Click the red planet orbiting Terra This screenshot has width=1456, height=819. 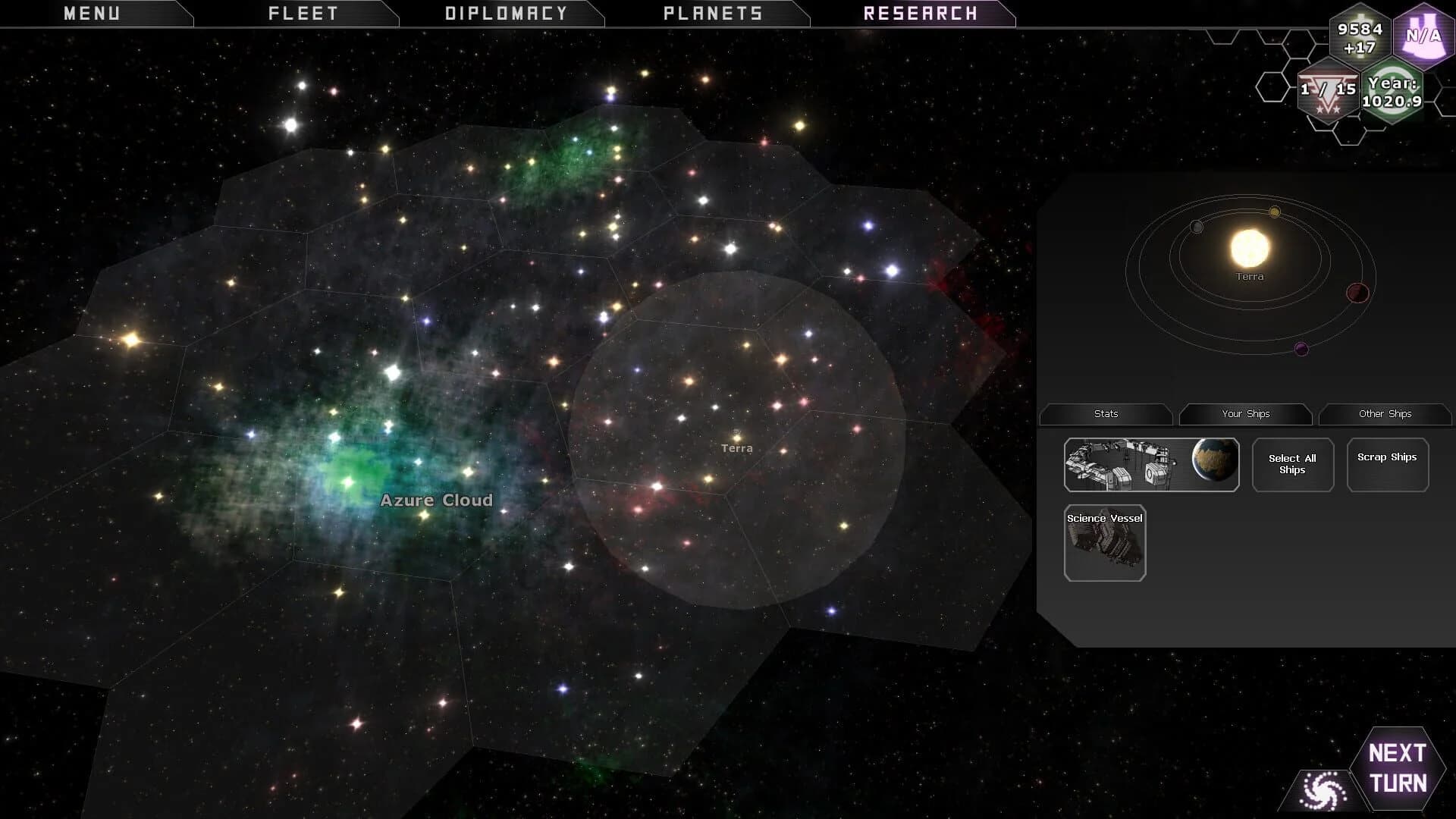pyautogui.click(x=1357, y=293)
